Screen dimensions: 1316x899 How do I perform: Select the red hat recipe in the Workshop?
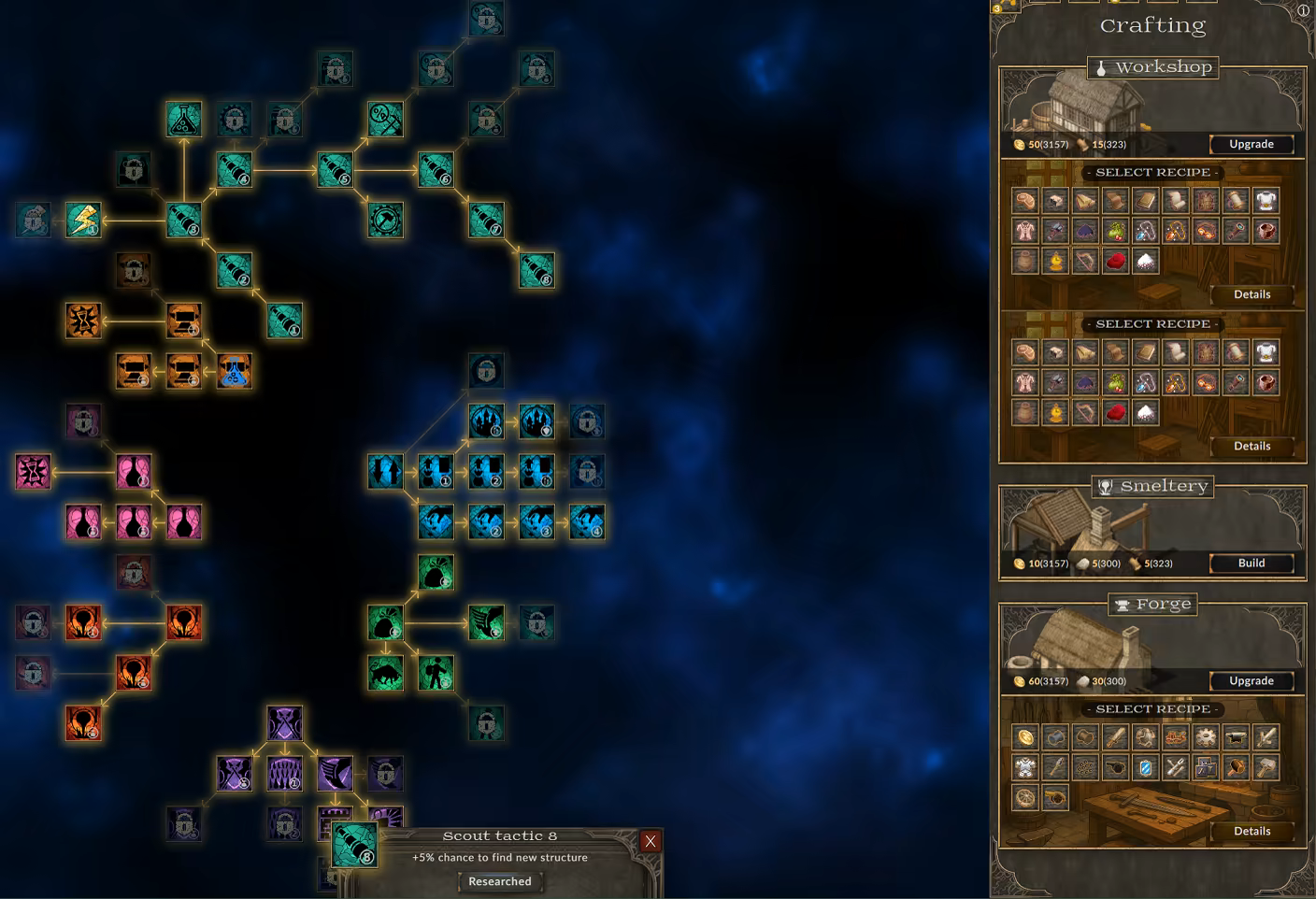1115,261
